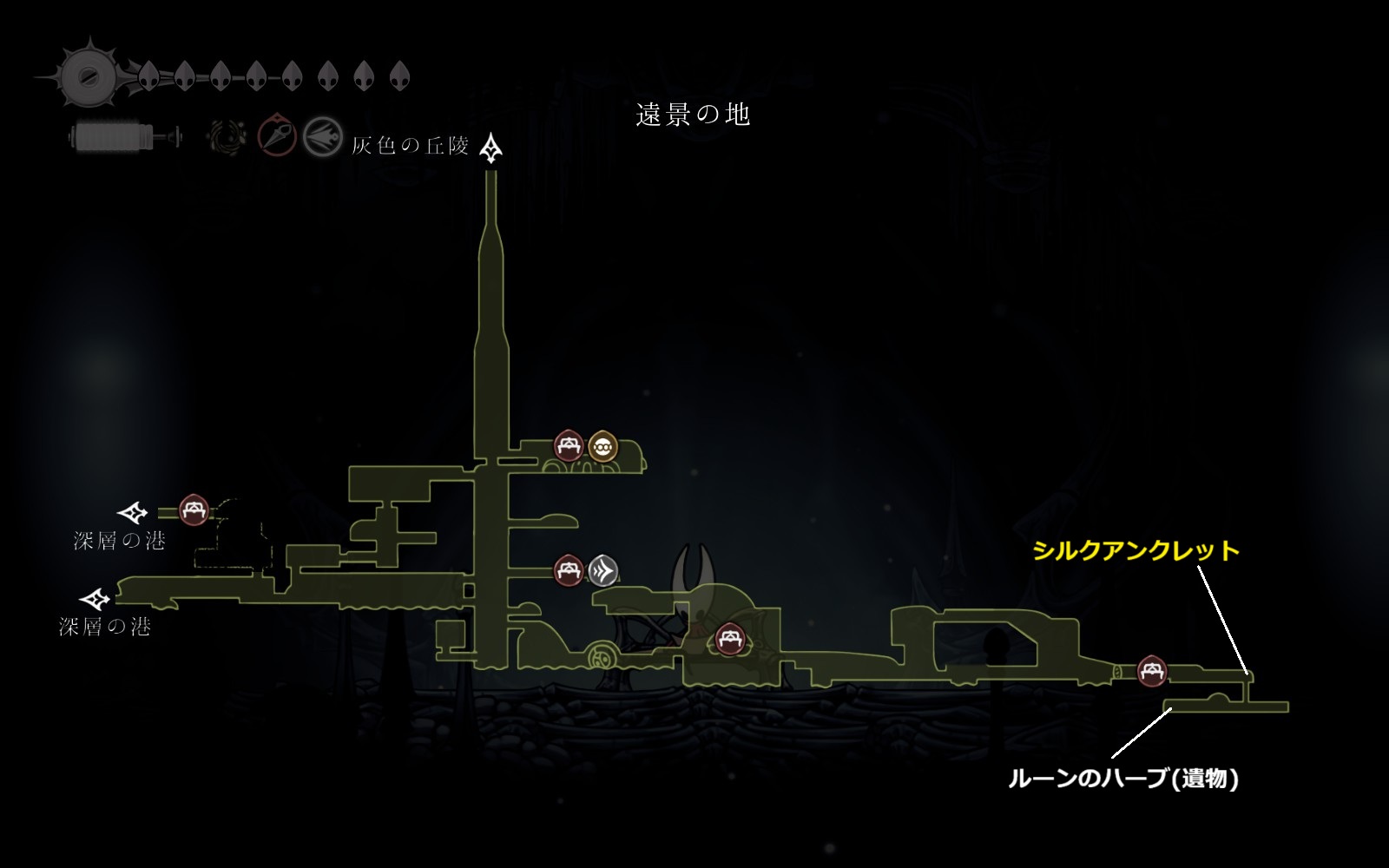Select the grey dart tool icon
1389x868 pixels.
(x=322, y=137)
